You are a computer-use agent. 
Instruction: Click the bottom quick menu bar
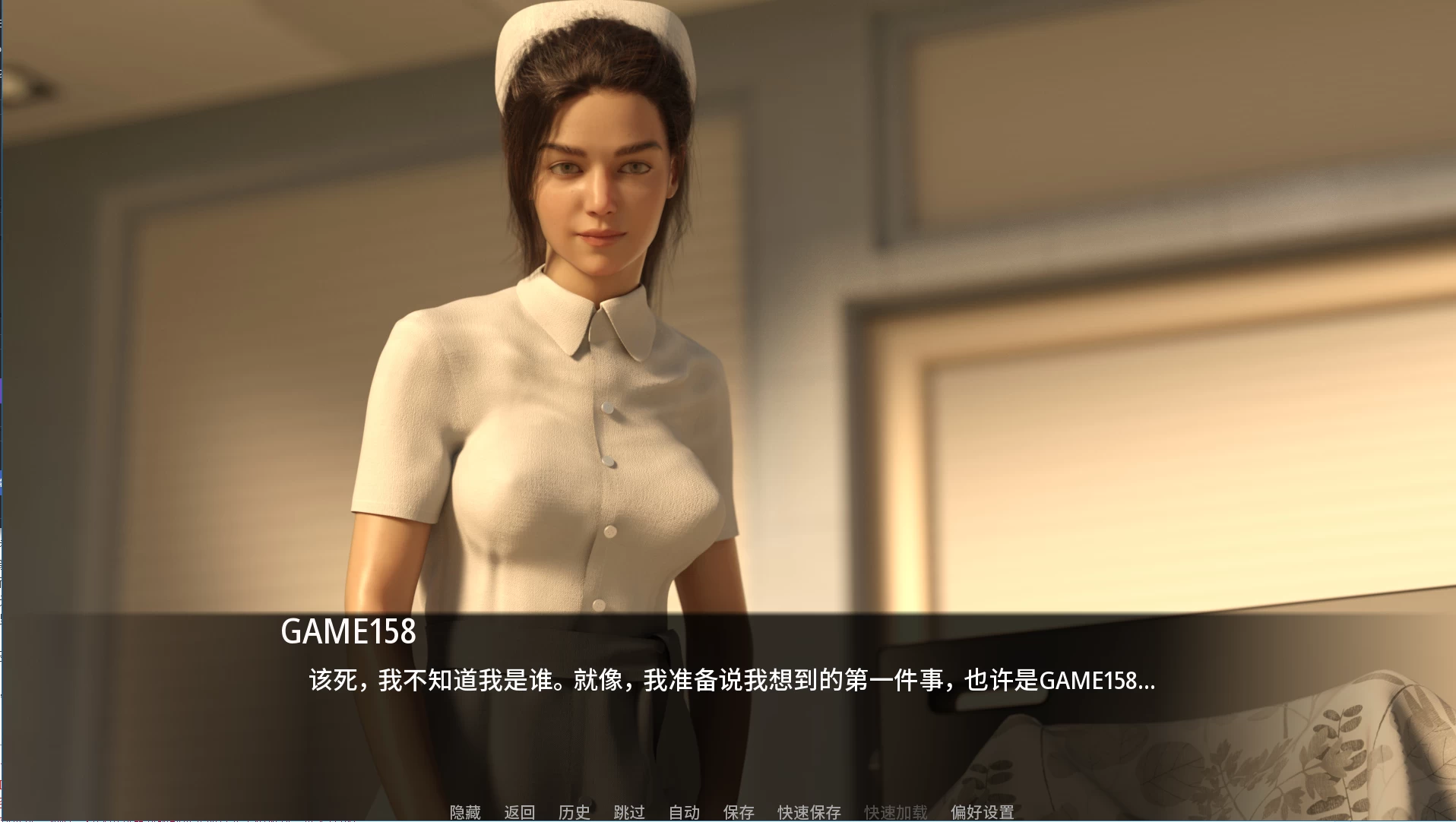click(730, 811)
